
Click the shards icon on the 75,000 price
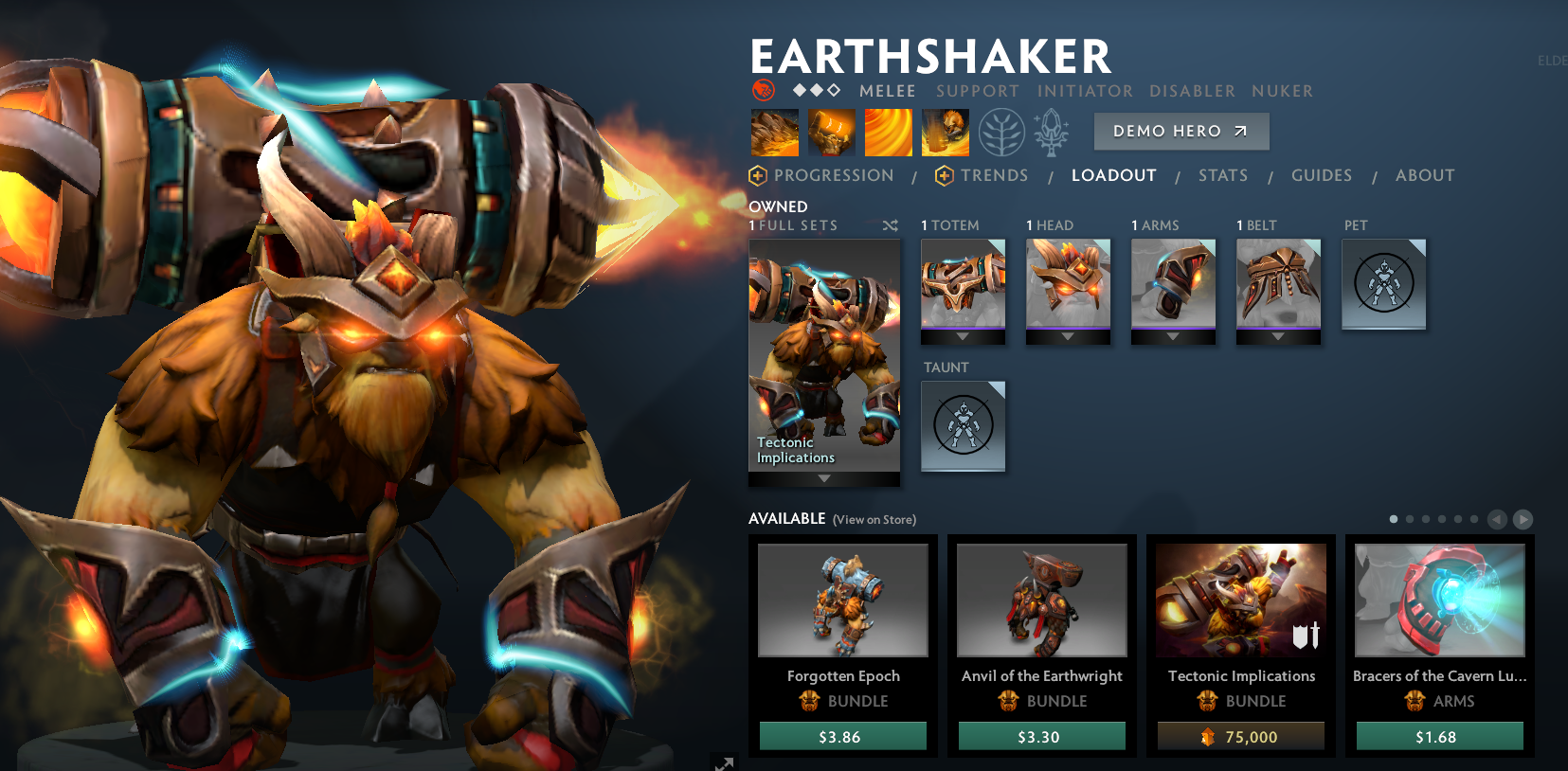coord(1206,736)
